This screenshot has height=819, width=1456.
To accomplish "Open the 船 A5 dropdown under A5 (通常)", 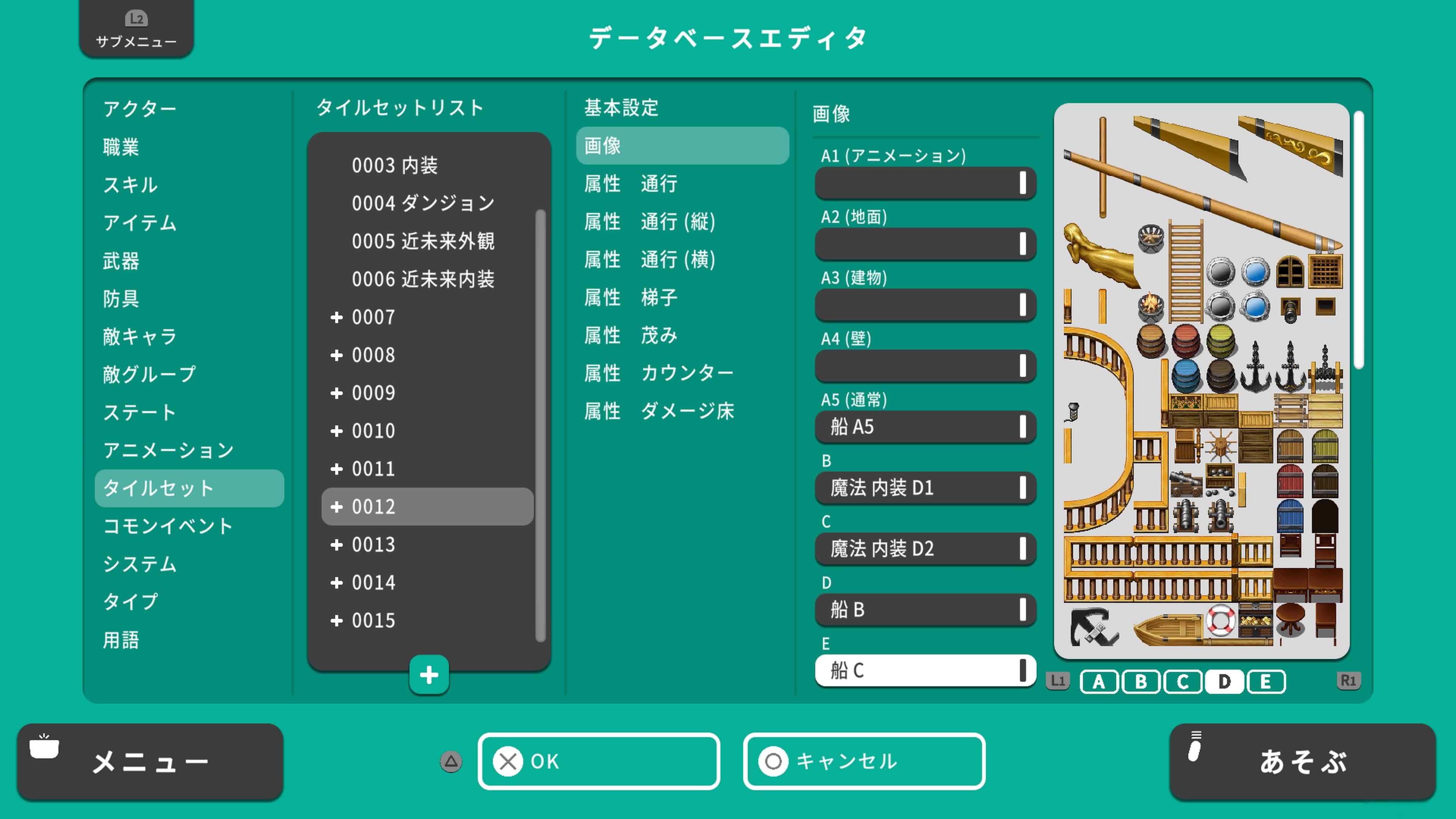I will point(925,427).
